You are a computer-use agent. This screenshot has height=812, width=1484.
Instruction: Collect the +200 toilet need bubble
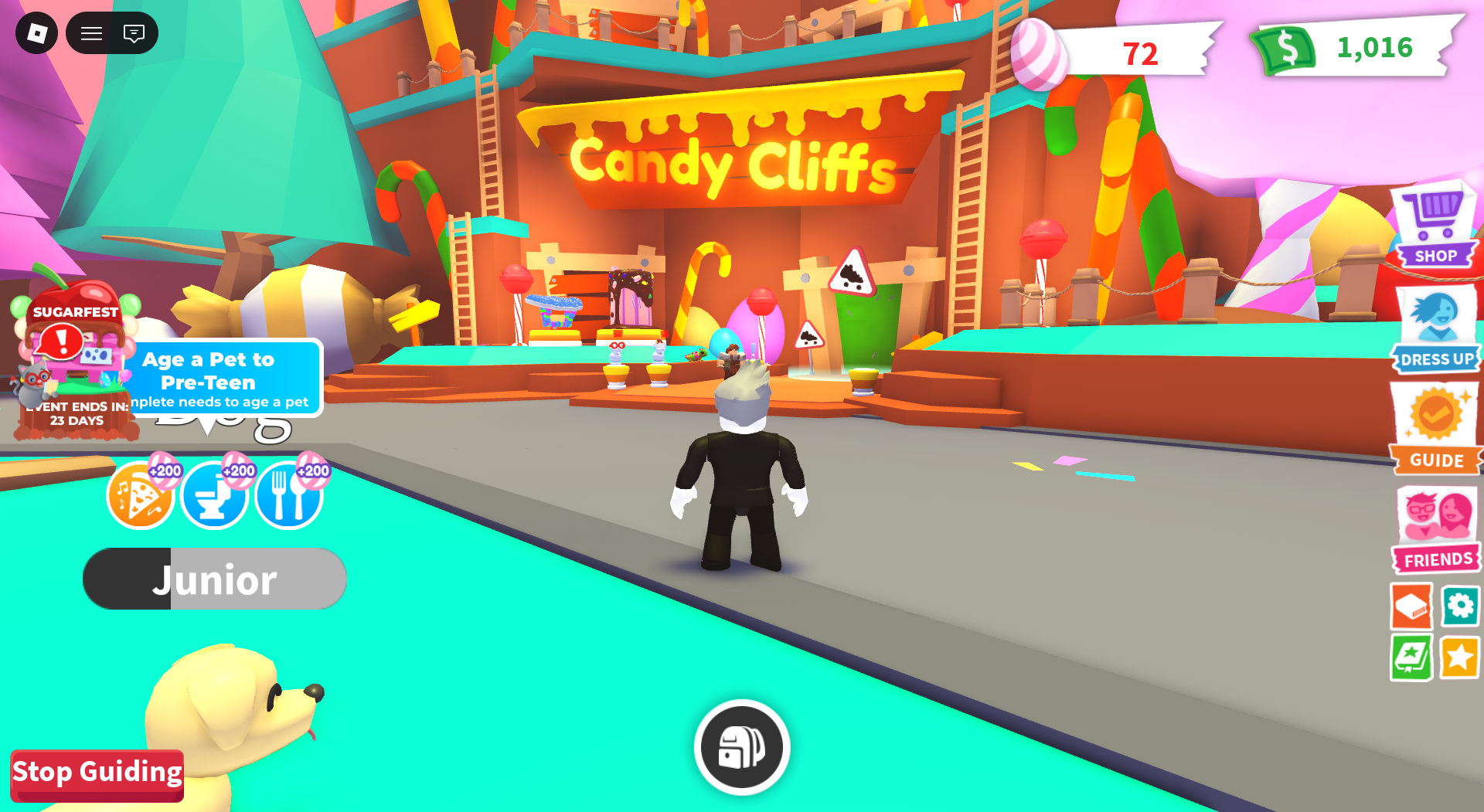point(214,495)
